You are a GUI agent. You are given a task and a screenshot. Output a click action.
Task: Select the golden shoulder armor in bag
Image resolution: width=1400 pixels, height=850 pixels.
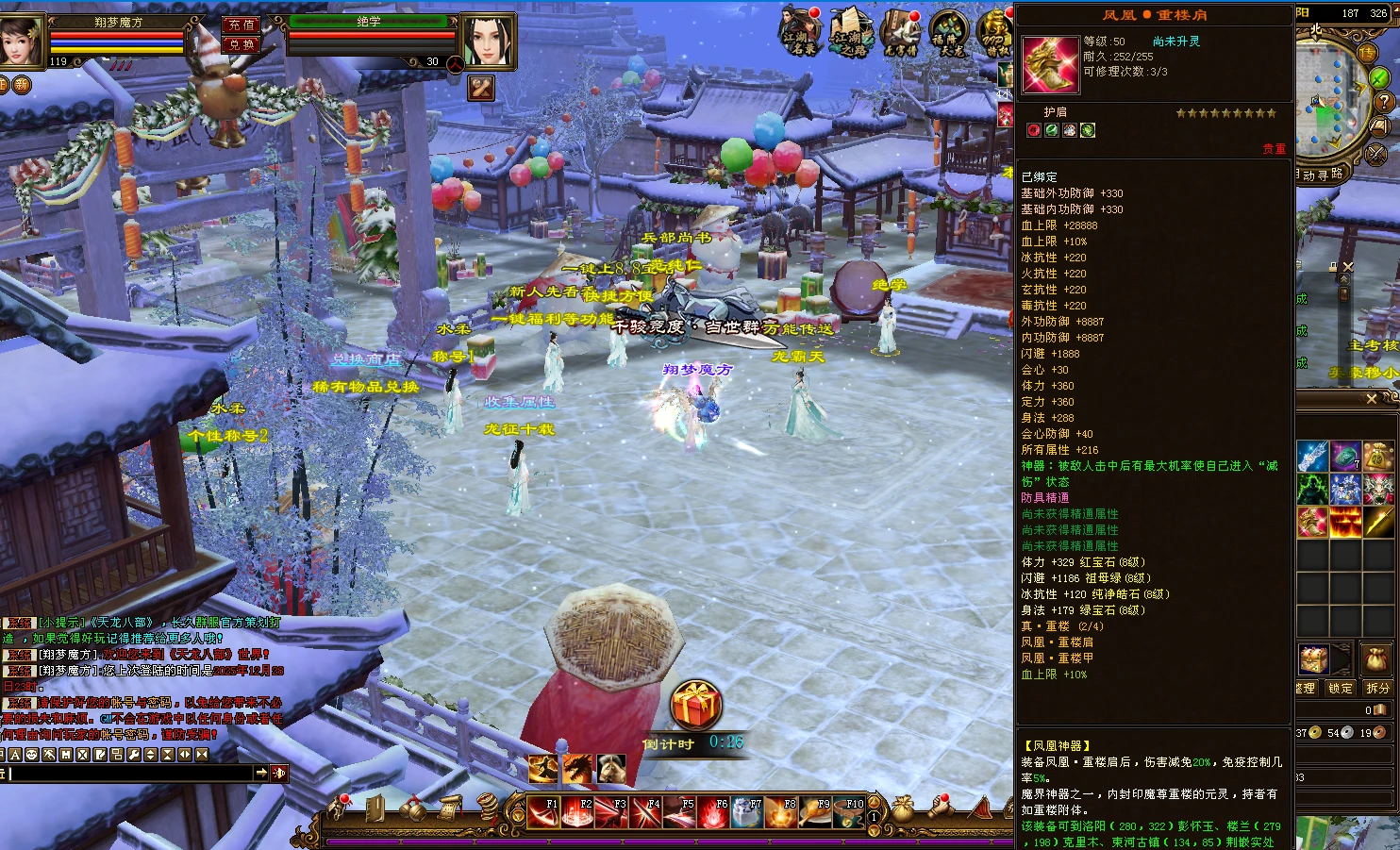[1313, 522]
